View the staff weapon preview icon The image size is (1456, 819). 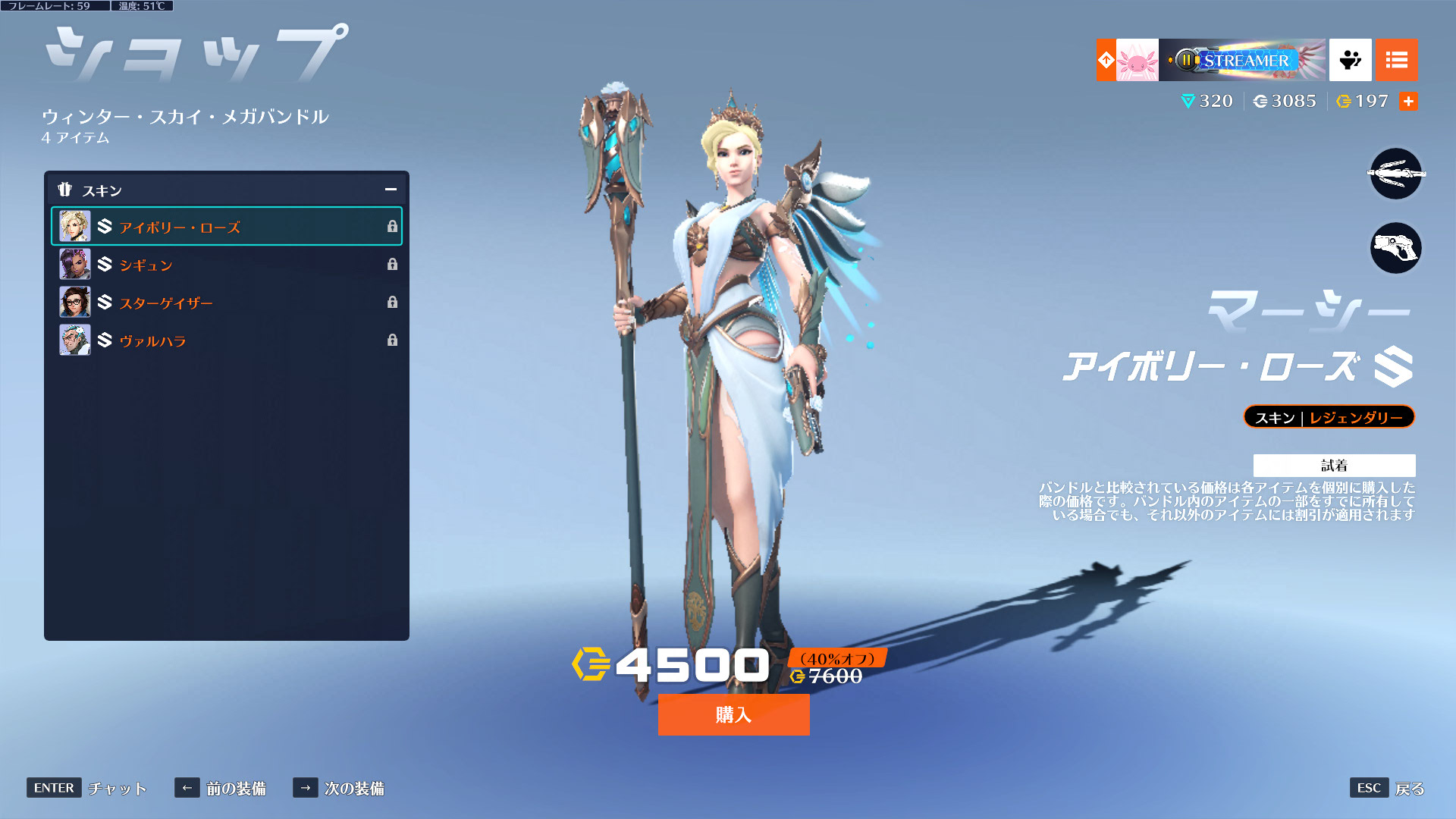[1395, 174]
